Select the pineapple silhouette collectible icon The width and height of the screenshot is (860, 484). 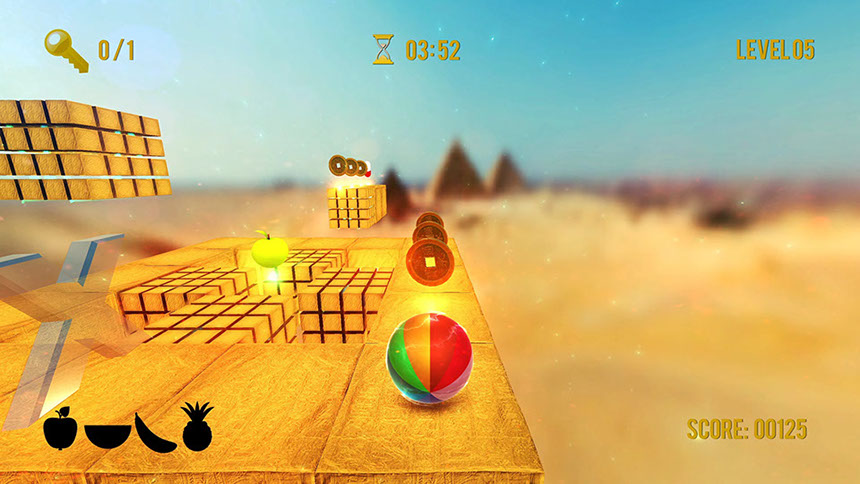click(x=197, y=427)
